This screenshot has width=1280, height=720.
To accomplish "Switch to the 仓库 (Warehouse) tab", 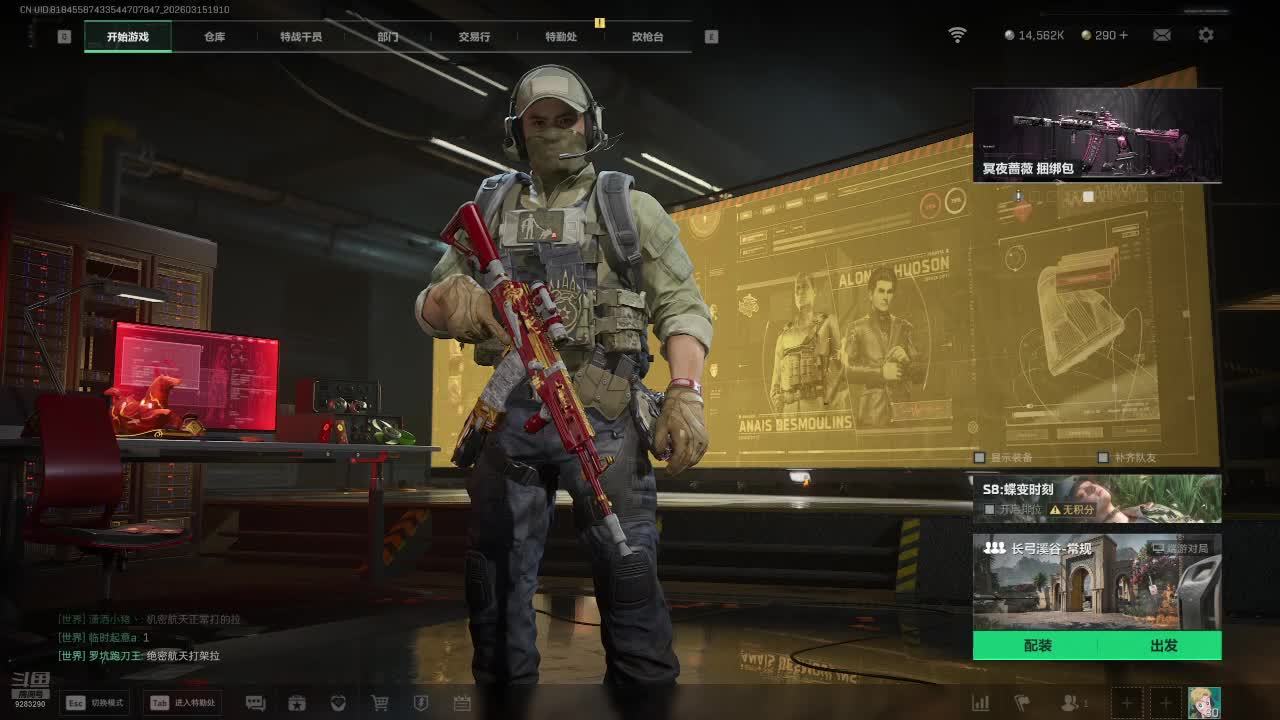I will tap(214, 37).
